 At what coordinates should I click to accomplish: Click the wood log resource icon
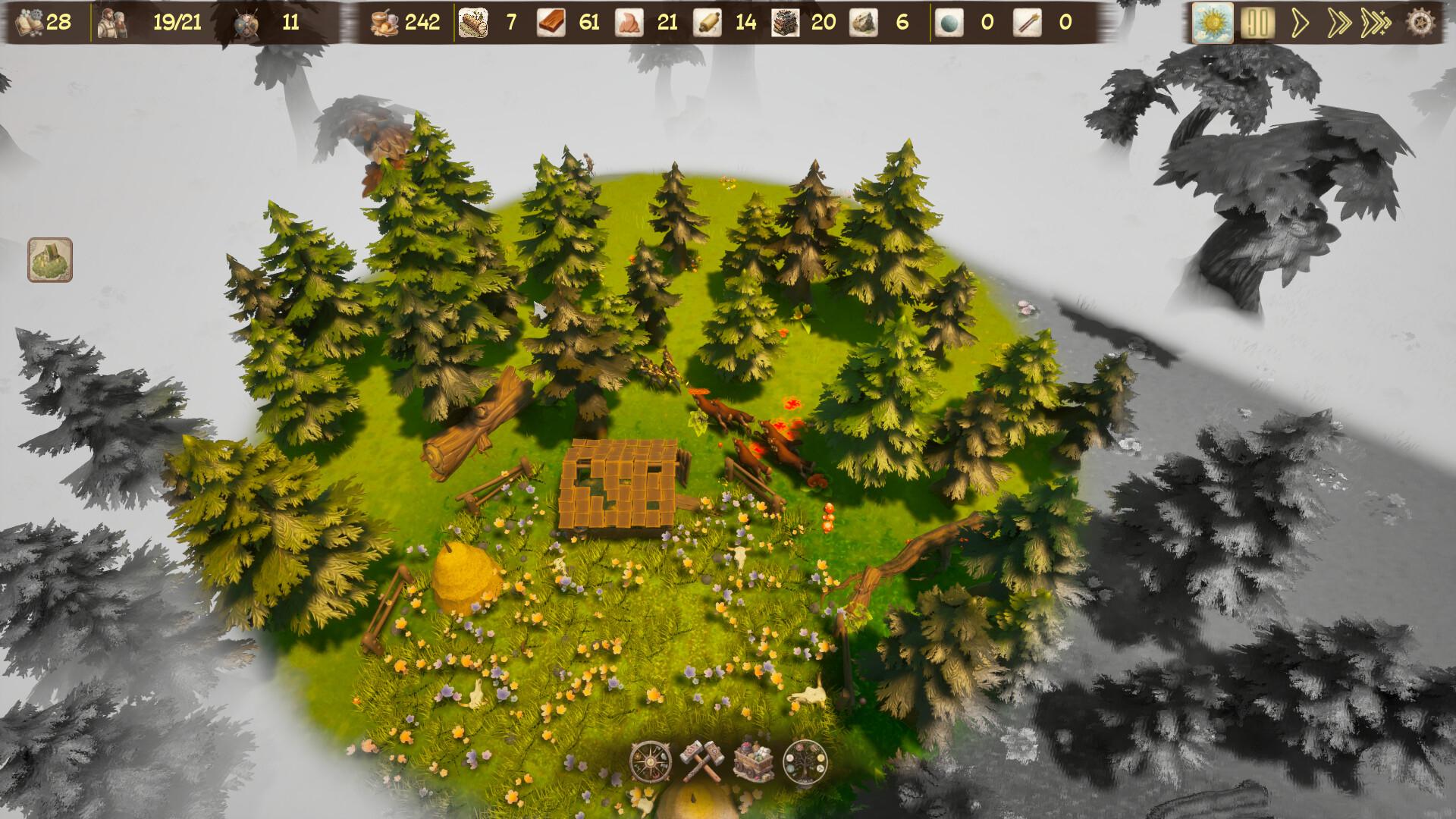point(474,23)
